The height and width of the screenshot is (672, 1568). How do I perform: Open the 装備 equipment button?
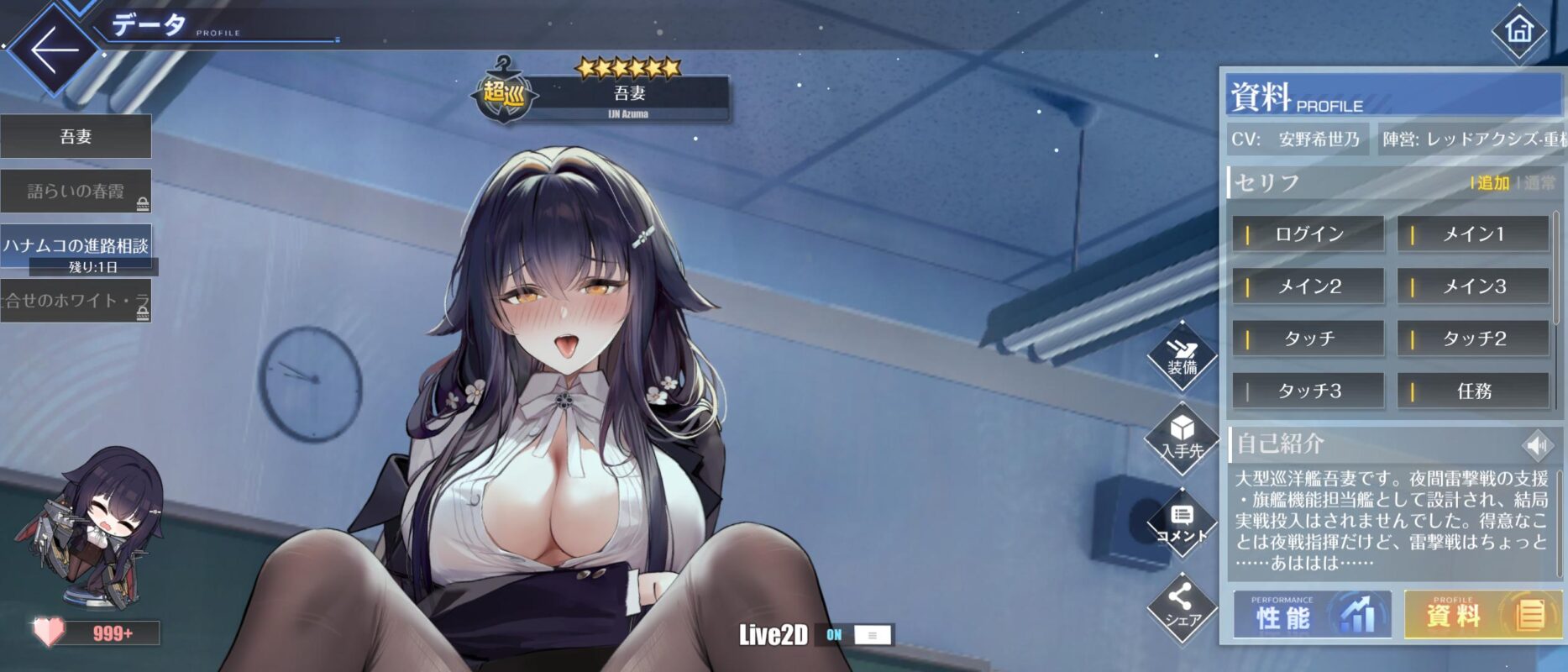click(x=1182, y=357)
